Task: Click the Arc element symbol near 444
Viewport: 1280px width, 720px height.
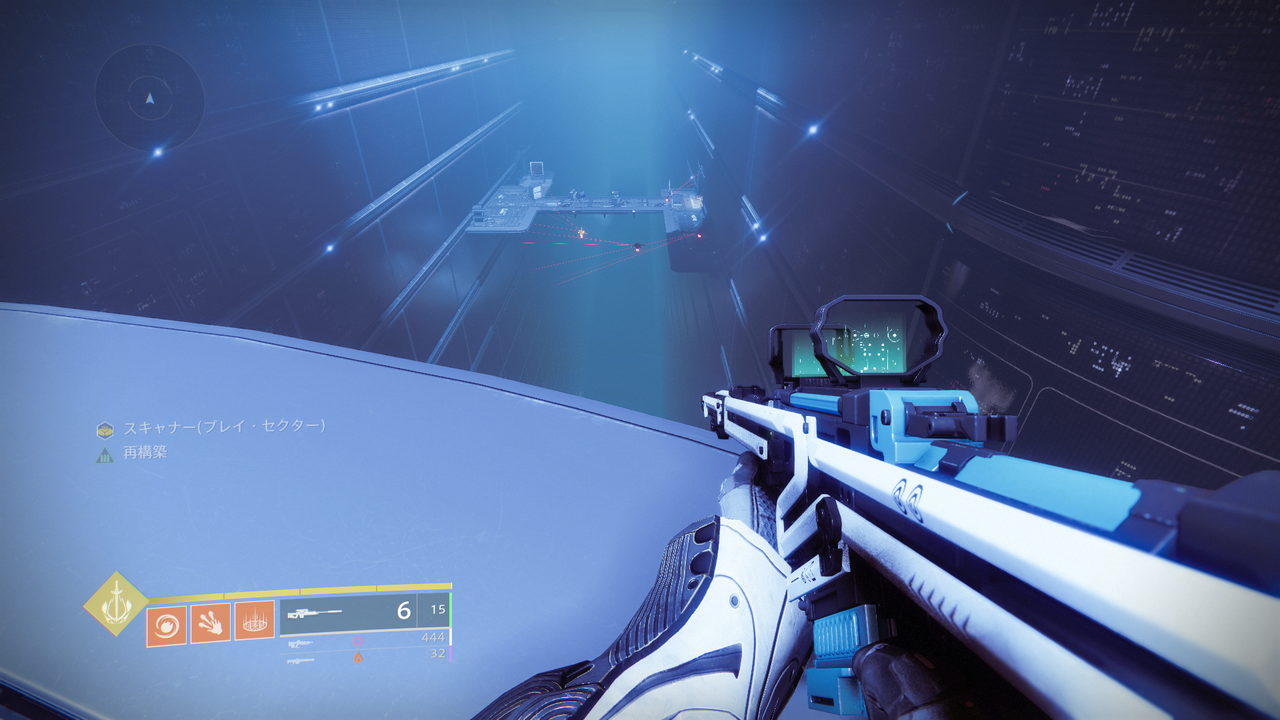Action: (x=358, y=641)
